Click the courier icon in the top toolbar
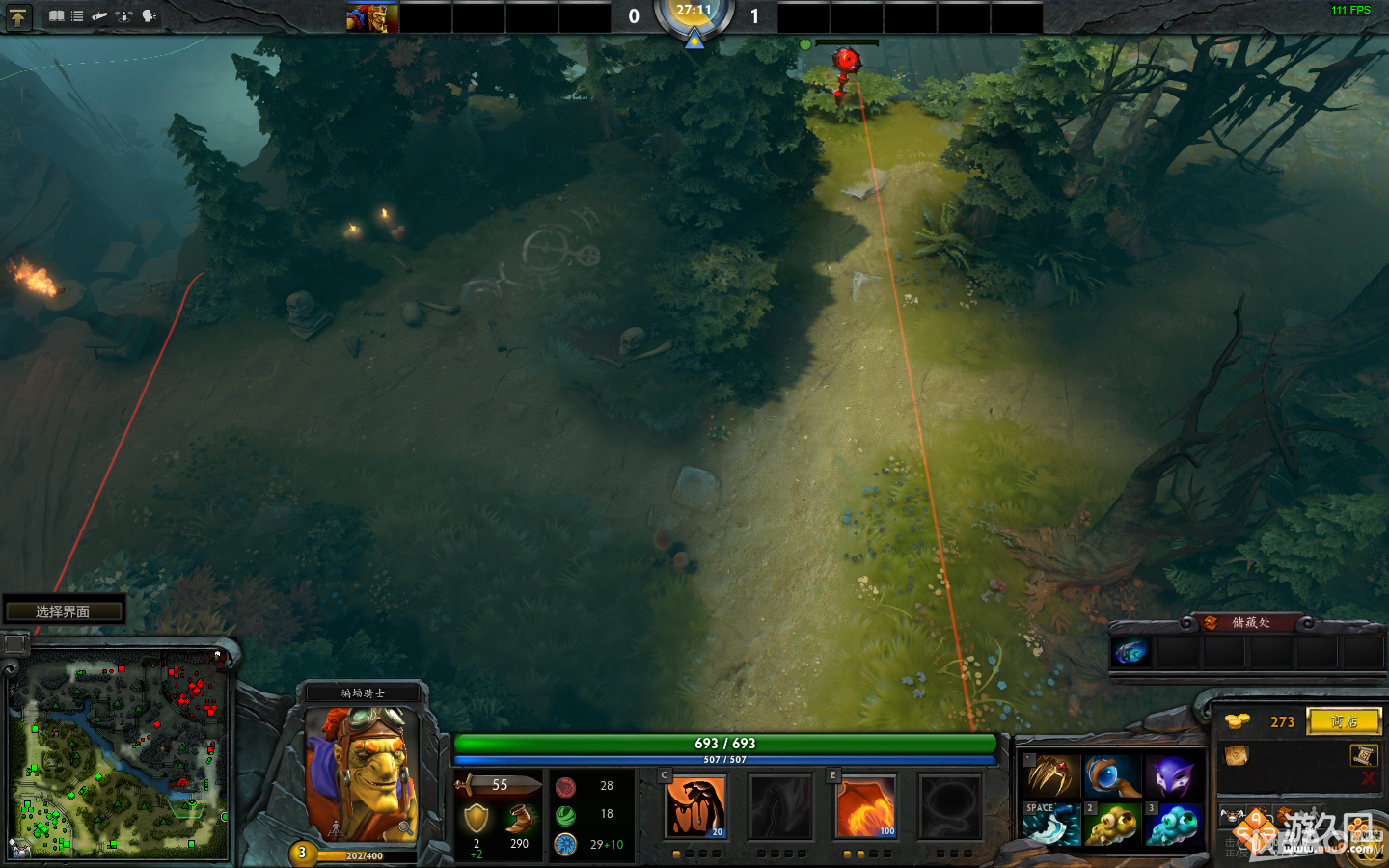The height and width of the screenshot is (868, 1389). coord(99,16)
